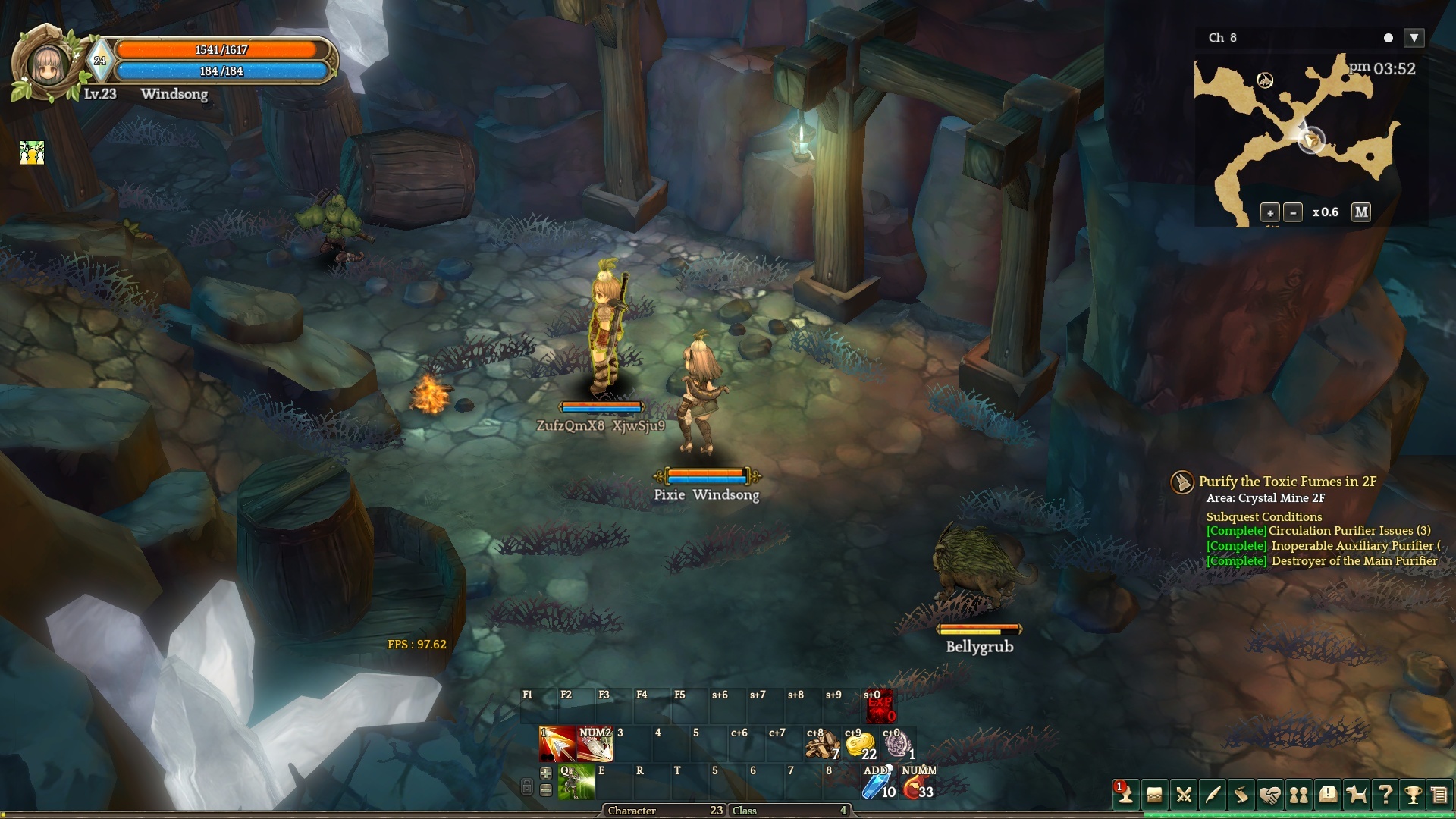Zoom out on the minimap

[x=1294, y=213]
